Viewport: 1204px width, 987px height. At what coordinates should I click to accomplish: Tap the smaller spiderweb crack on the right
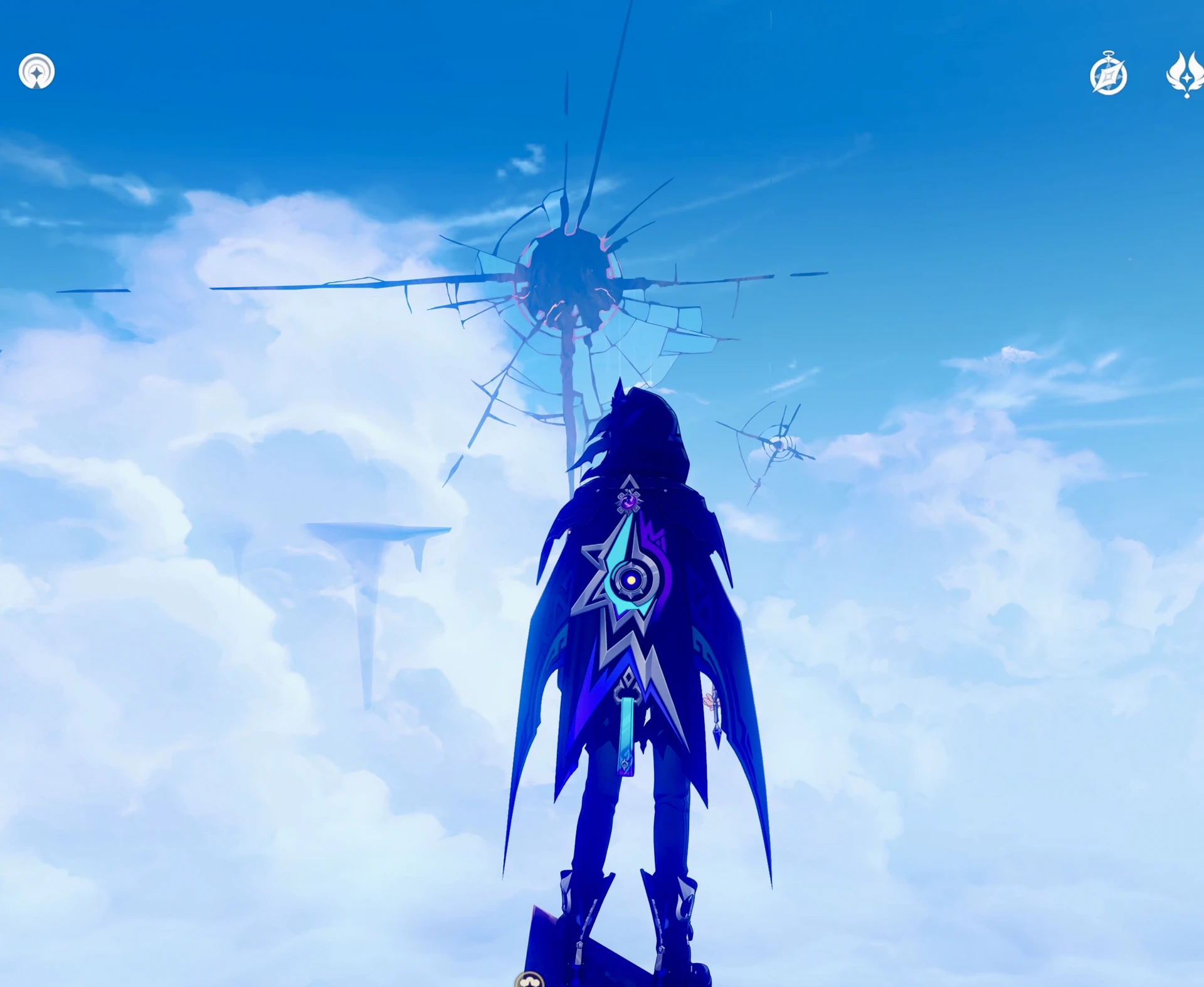coord(778,445)
